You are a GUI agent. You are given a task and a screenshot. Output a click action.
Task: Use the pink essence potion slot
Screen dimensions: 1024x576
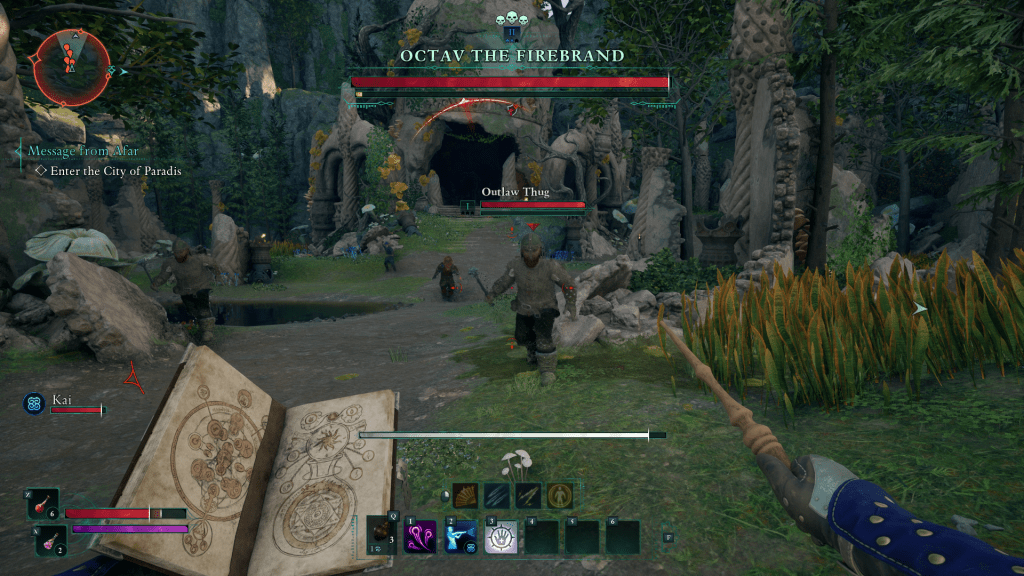point(51,540)
